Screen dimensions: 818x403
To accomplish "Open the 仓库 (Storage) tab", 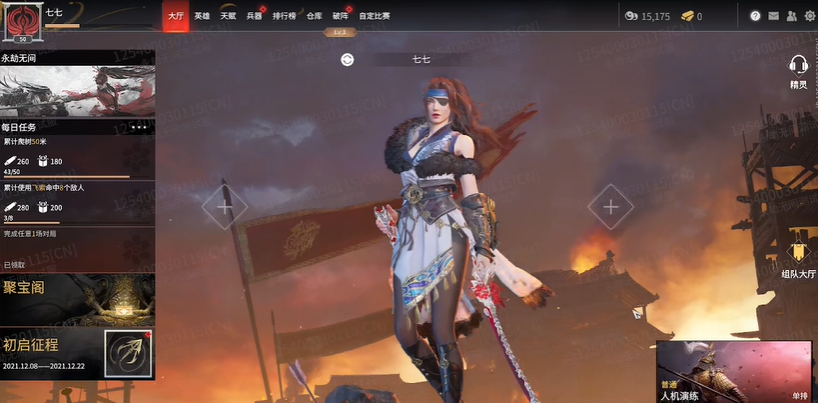I will point(314,16).
